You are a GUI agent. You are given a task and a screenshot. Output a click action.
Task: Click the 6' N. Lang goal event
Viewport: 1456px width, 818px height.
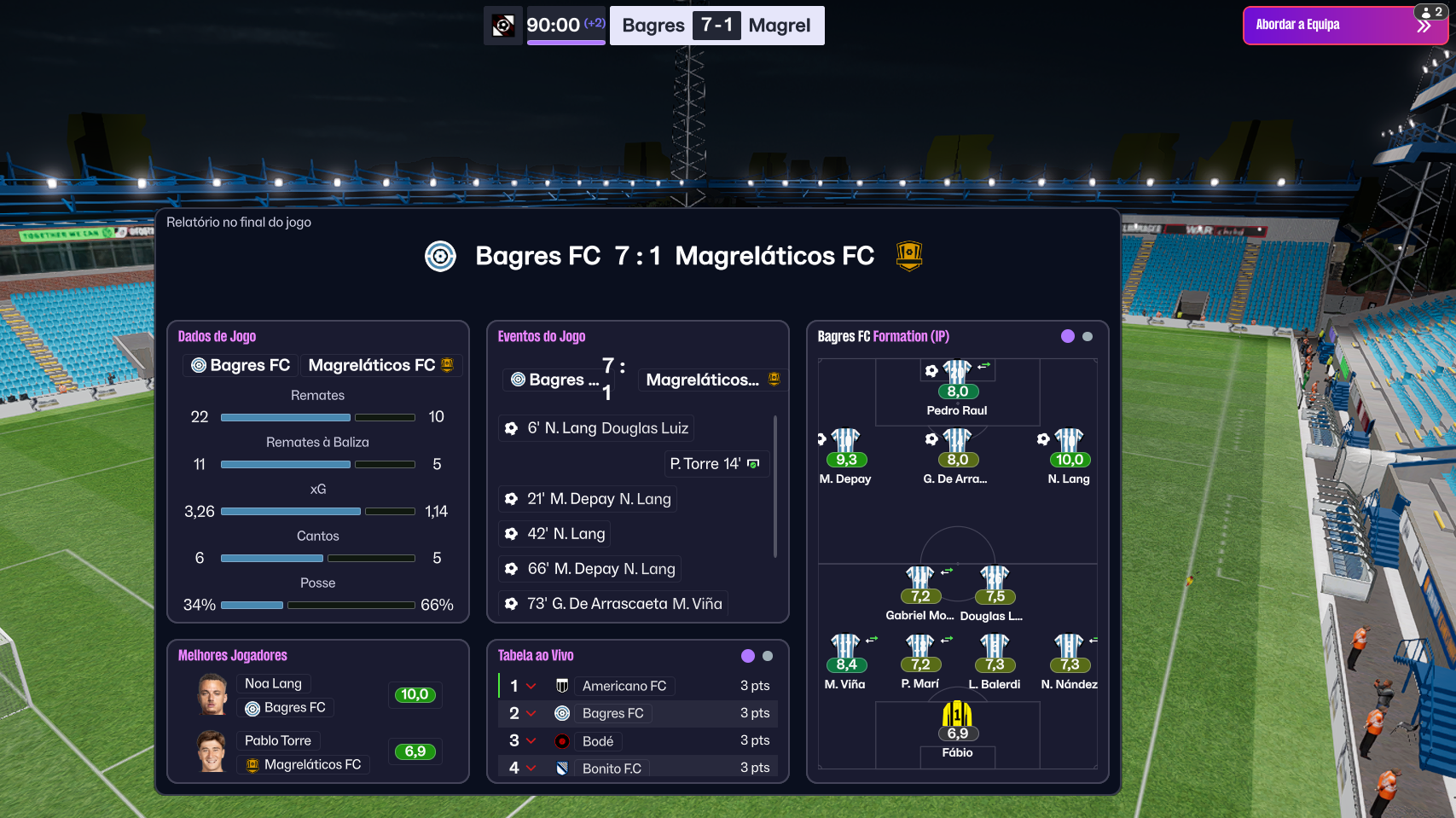coord(596,428)
